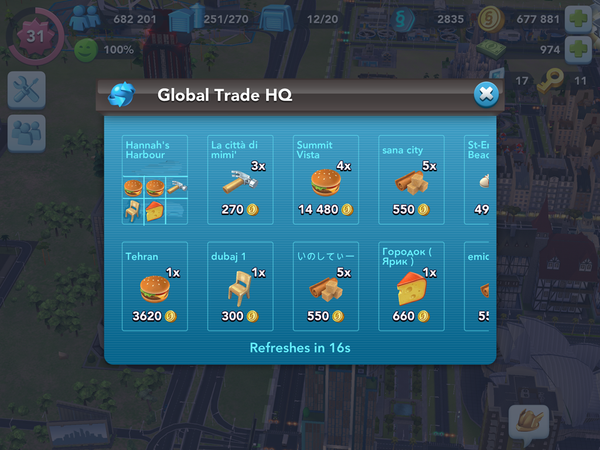Image resolution: width=600 pixels, height=450 pixels.
Task: Close the Global Trade HQ window
Action: 485,94
